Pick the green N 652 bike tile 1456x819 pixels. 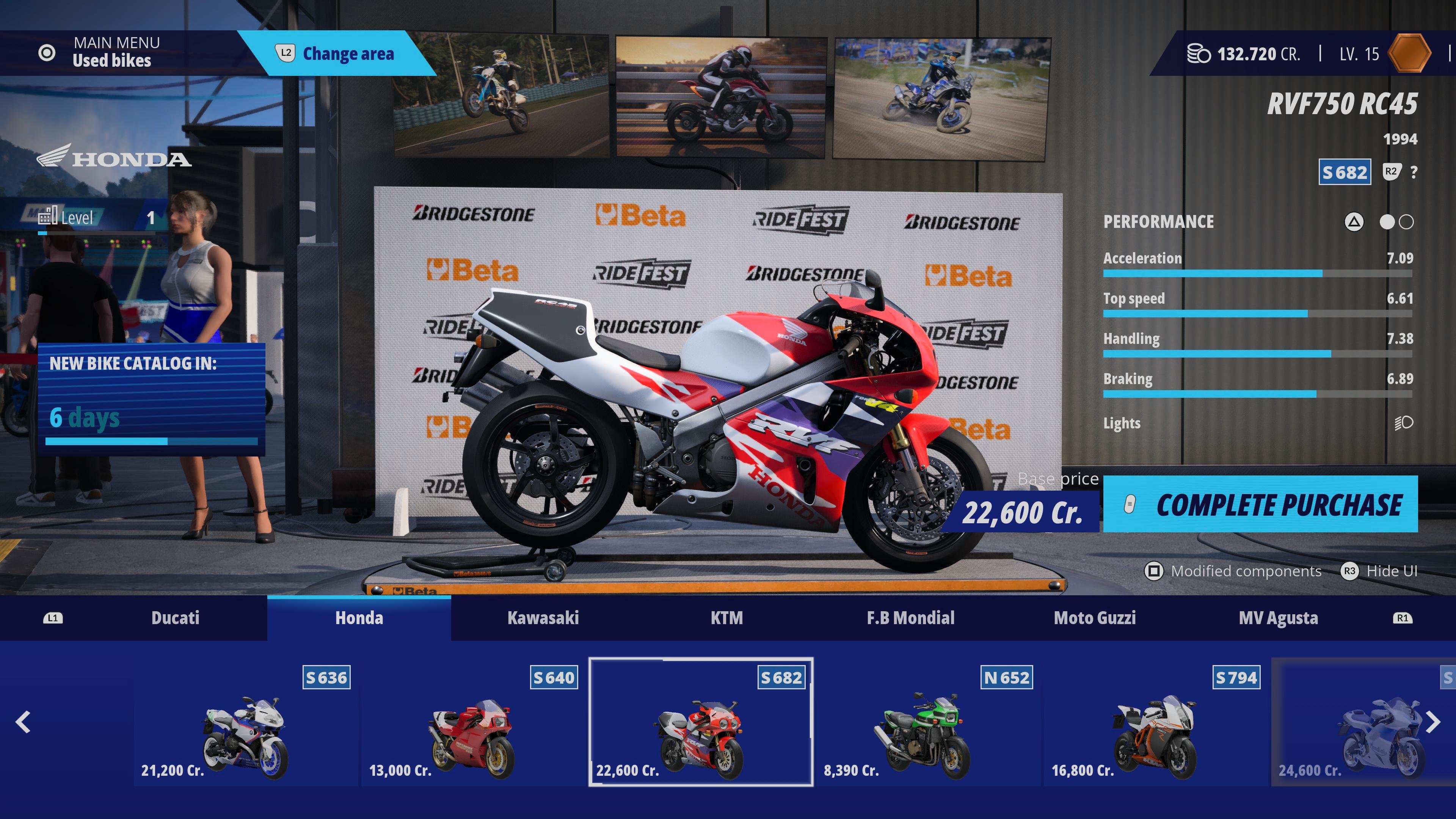928,722
